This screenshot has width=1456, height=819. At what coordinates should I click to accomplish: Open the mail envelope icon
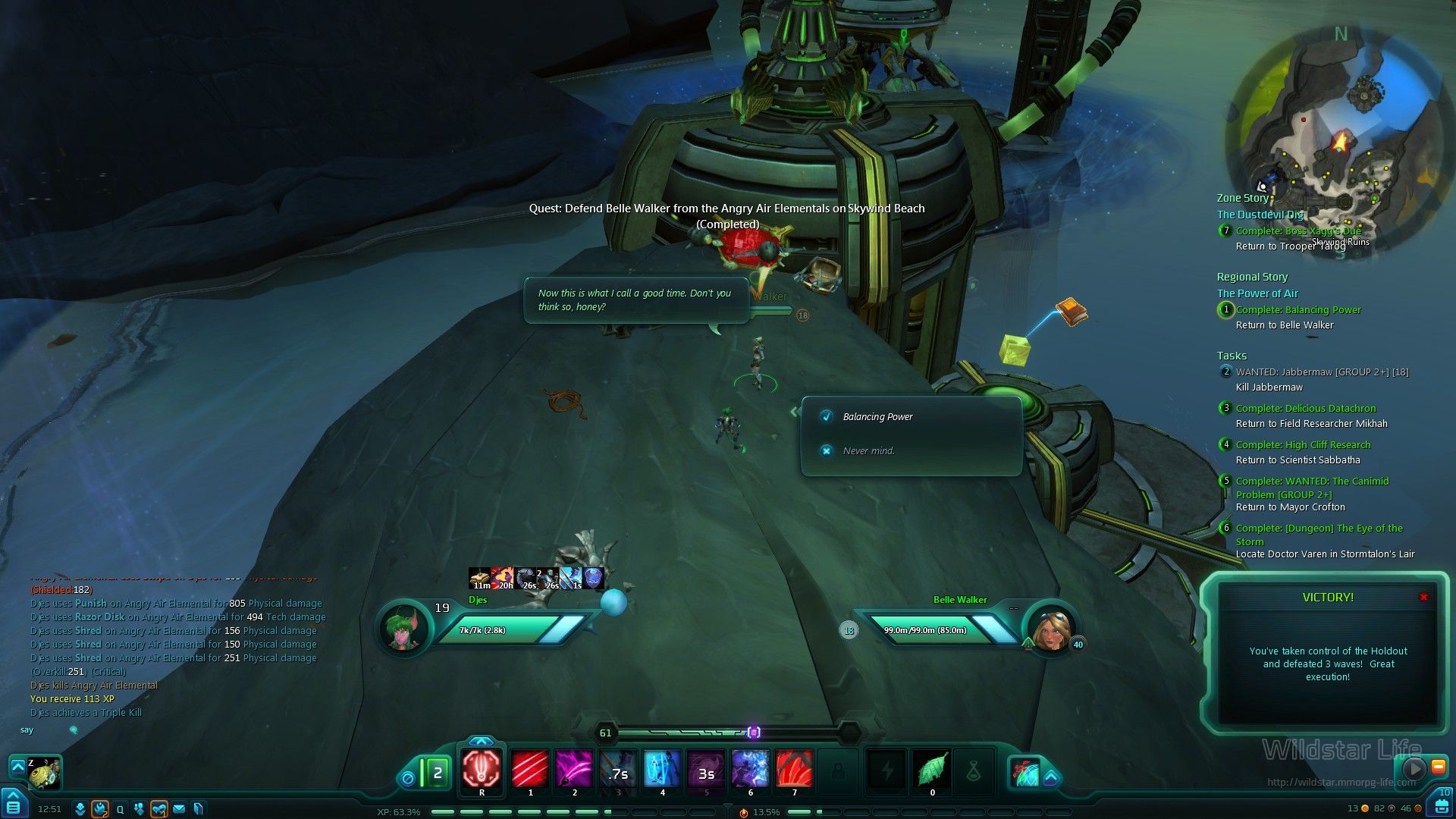[x=179, y=809]
